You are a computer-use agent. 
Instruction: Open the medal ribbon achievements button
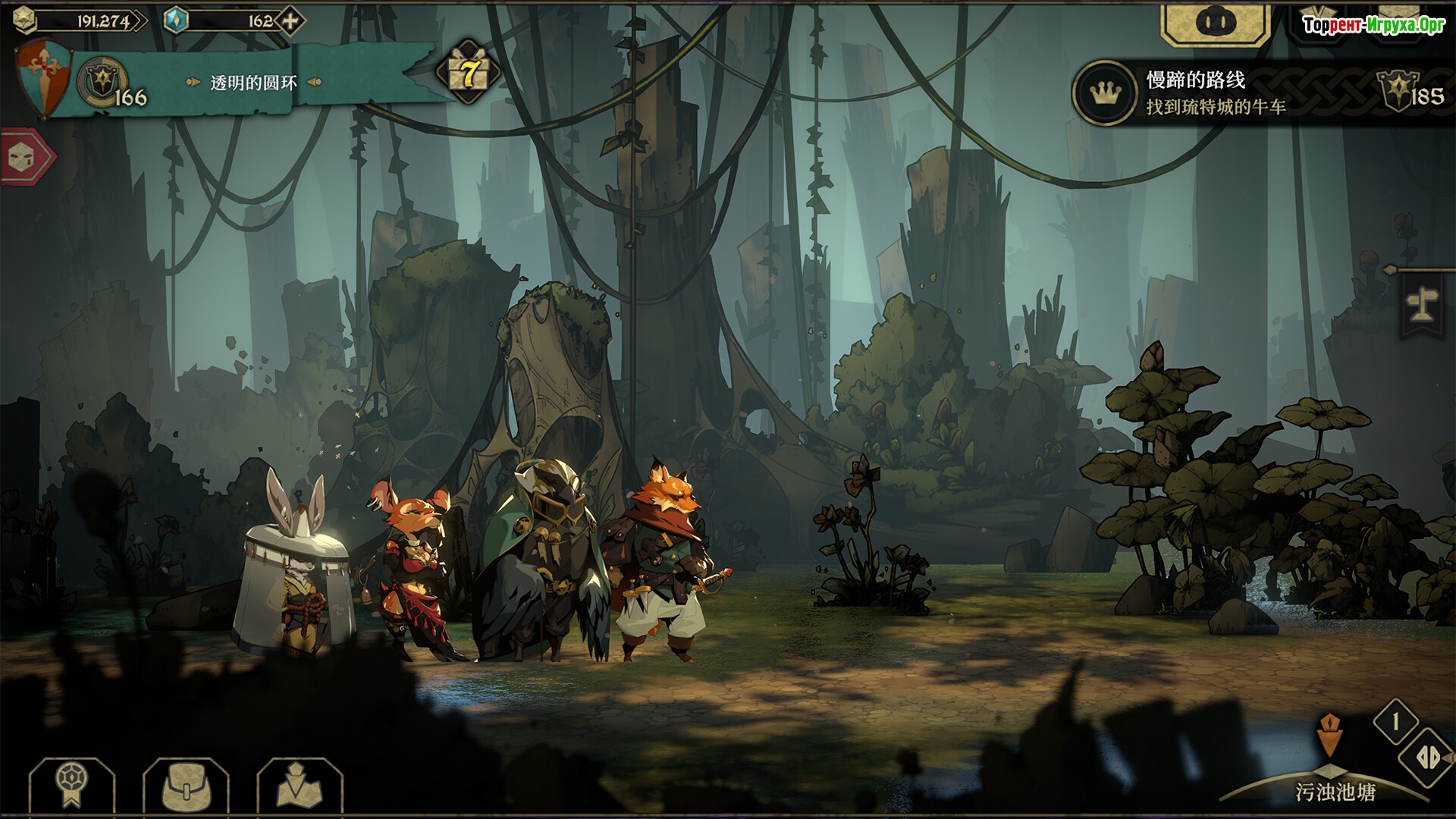[x=72, y=786]
